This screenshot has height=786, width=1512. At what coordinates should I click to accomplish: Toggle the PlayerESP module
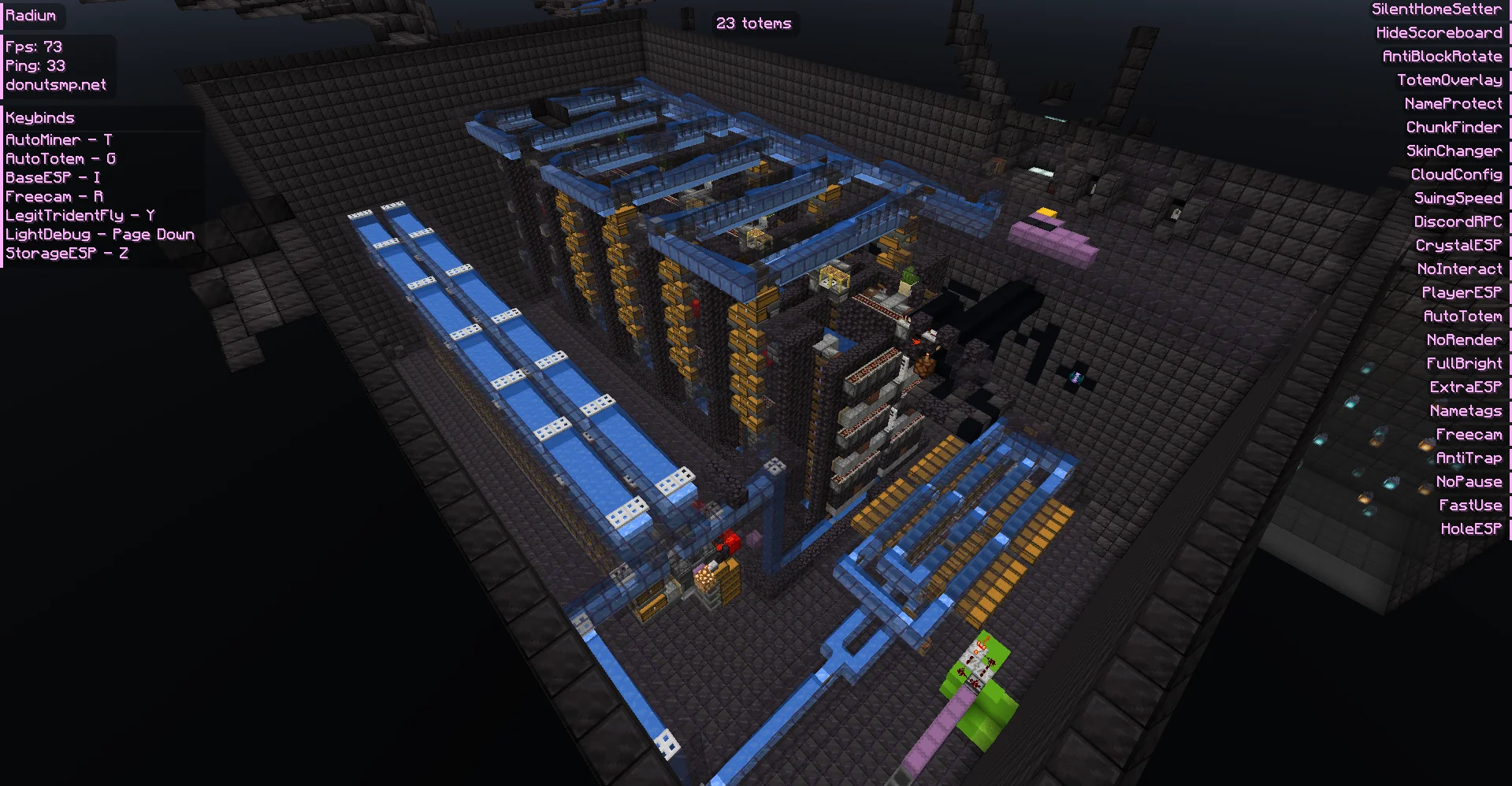(1461, 292)
